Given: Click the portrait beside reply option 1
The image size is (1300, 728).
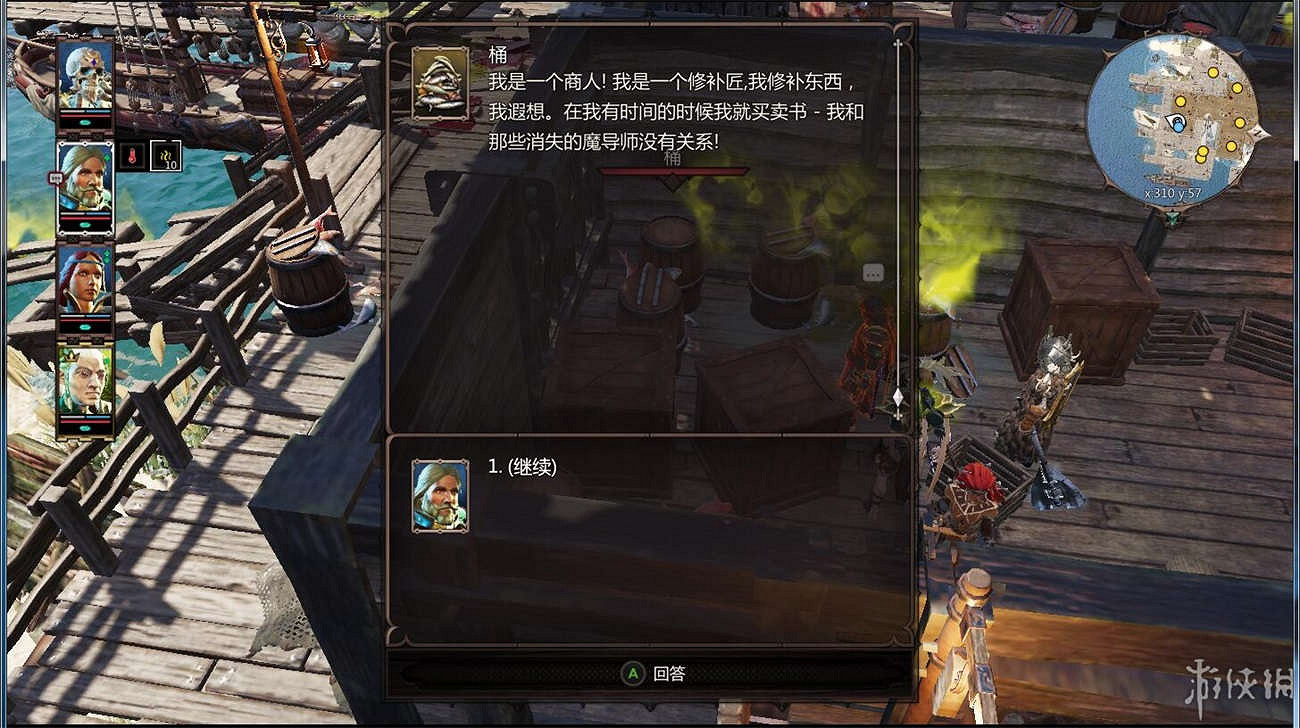Looking at the screenshot, I should 440,495.
